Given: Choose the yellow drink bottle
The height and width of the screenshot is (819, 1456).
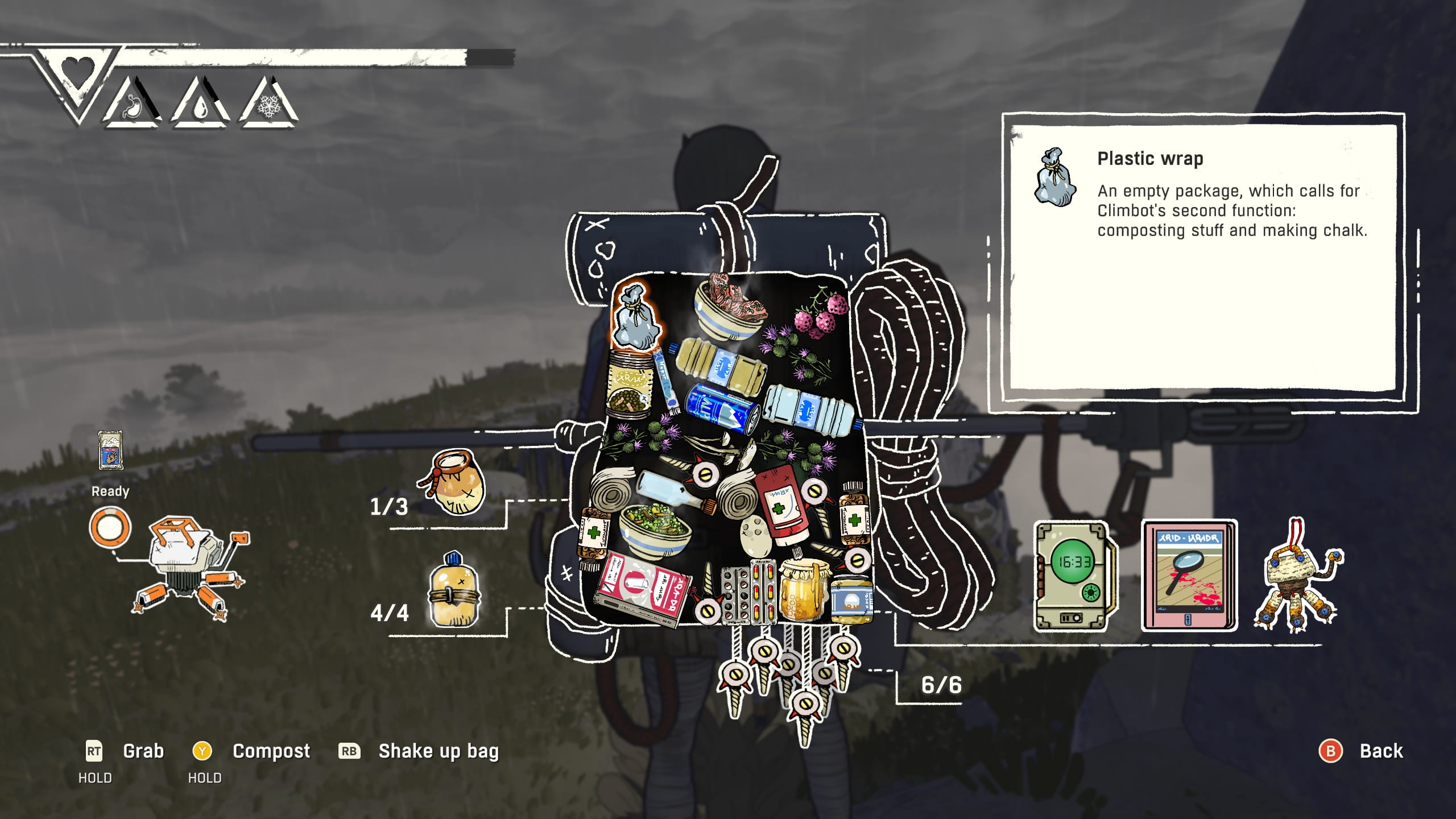Looking at the screenshot, I should [719, 364].
